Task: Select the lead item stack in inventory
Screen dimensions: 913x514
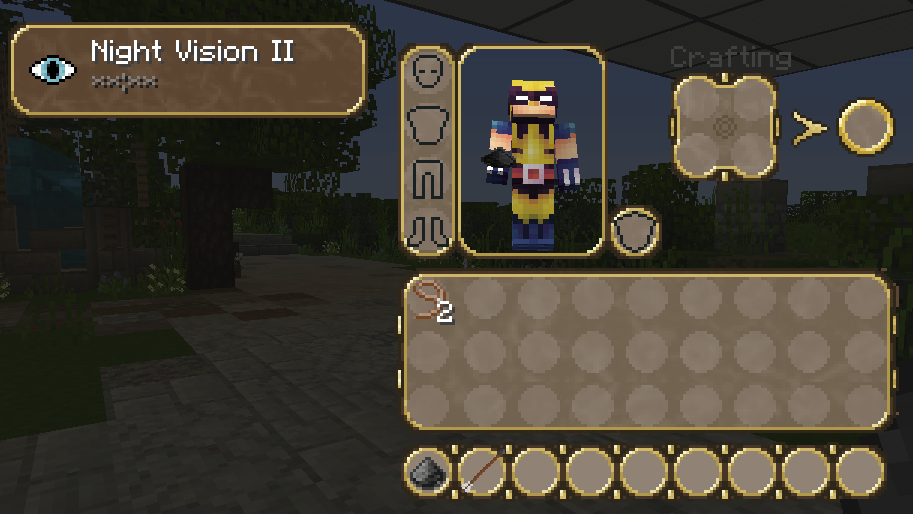Action: point(432,301)
